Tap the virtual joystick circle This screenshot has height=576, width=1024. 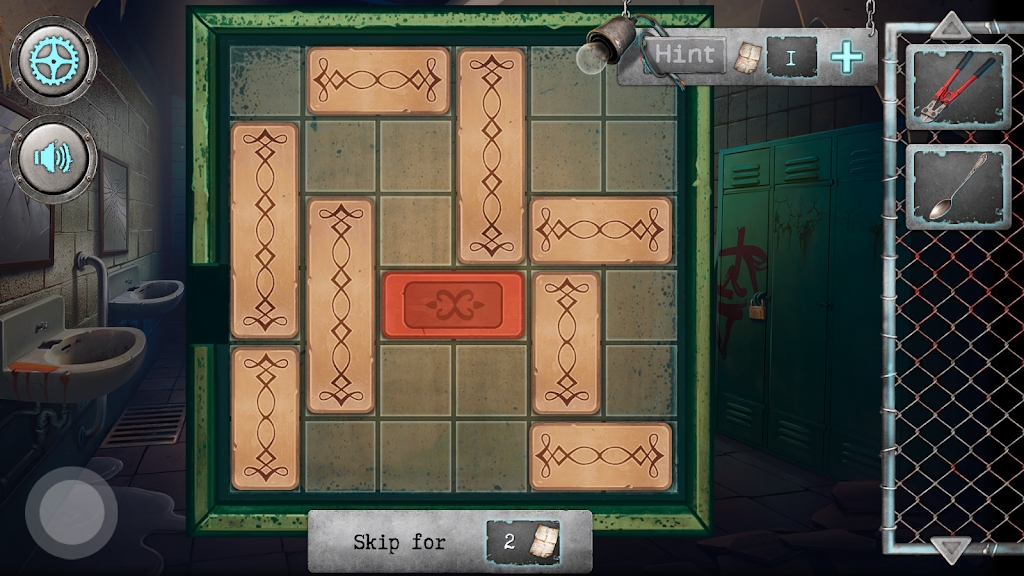point(71,513)
